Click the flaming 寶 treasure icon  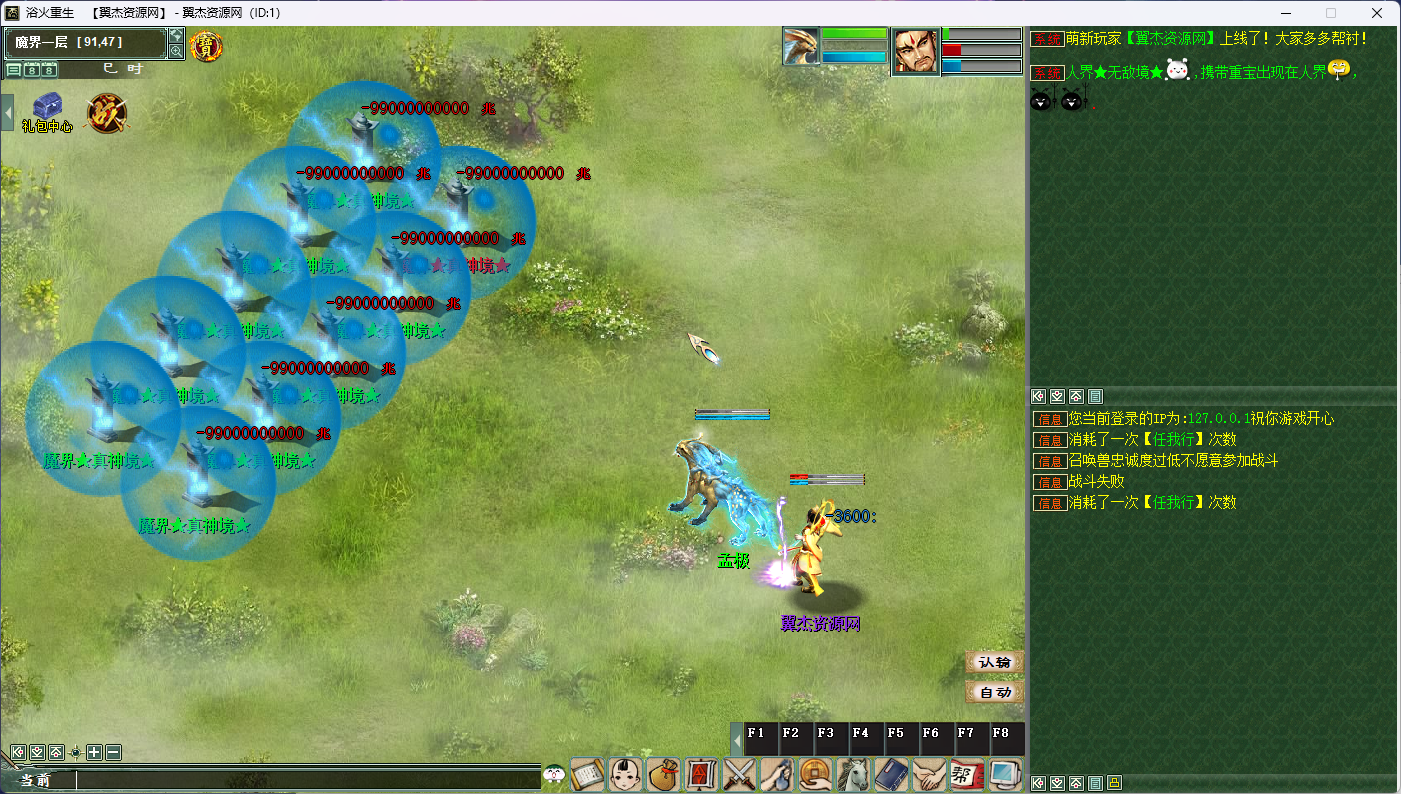(x=206, y=46)
